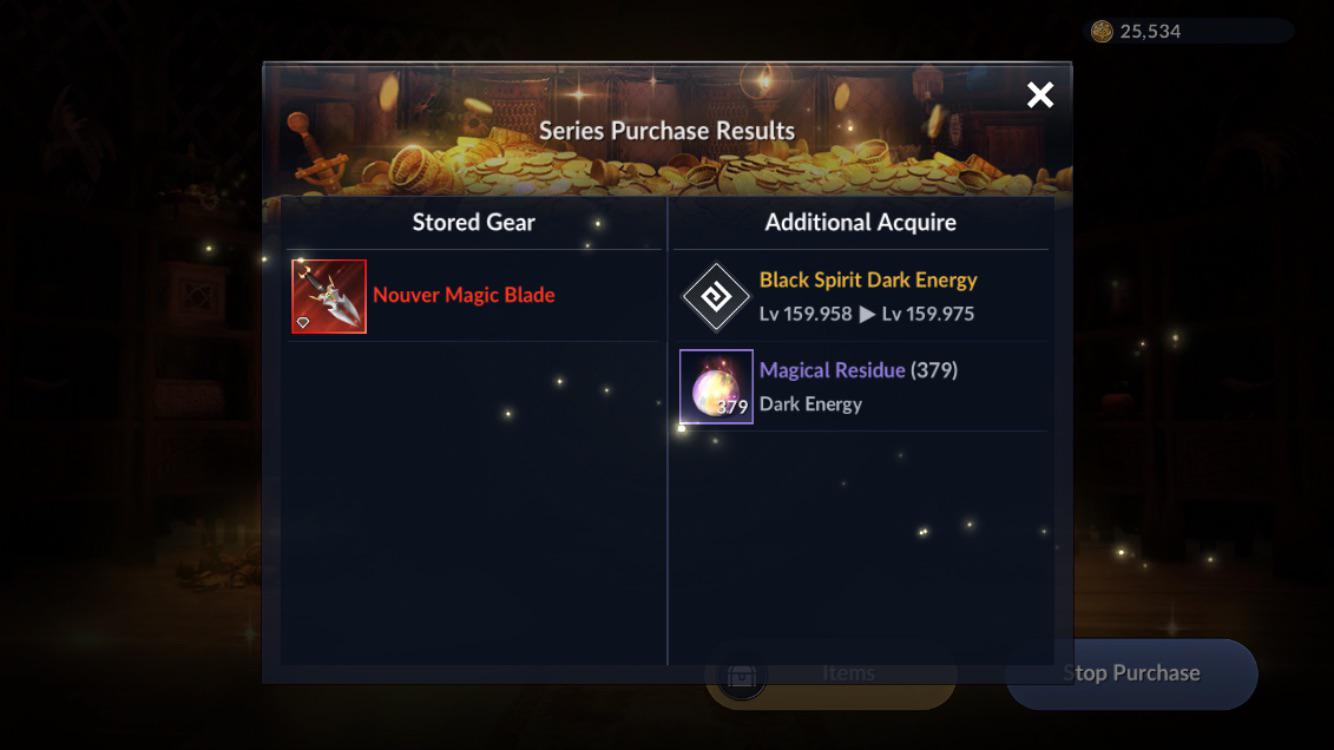This screenshot has width=1334, height=750.
Task: Close the Series Purchase Results dialog
Action: click(1040, 95)
